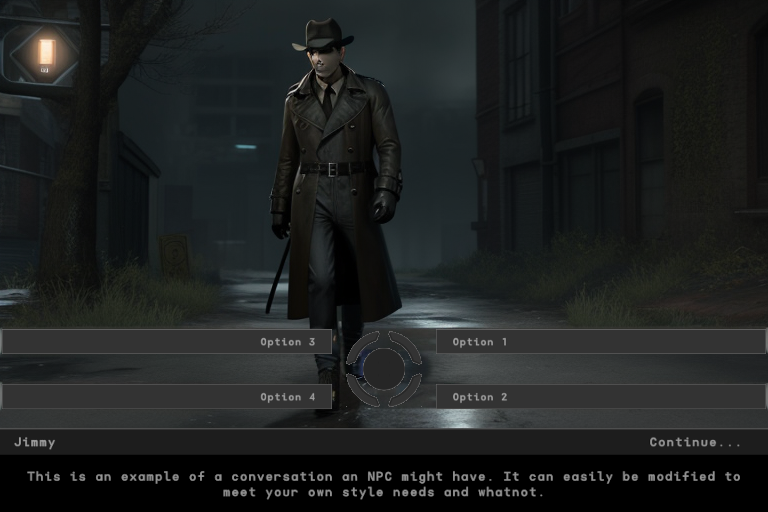Choose dialogue Option 1
Image resolution: width=768 pixels, height=512 pixels.
click(x=600, y=342)
